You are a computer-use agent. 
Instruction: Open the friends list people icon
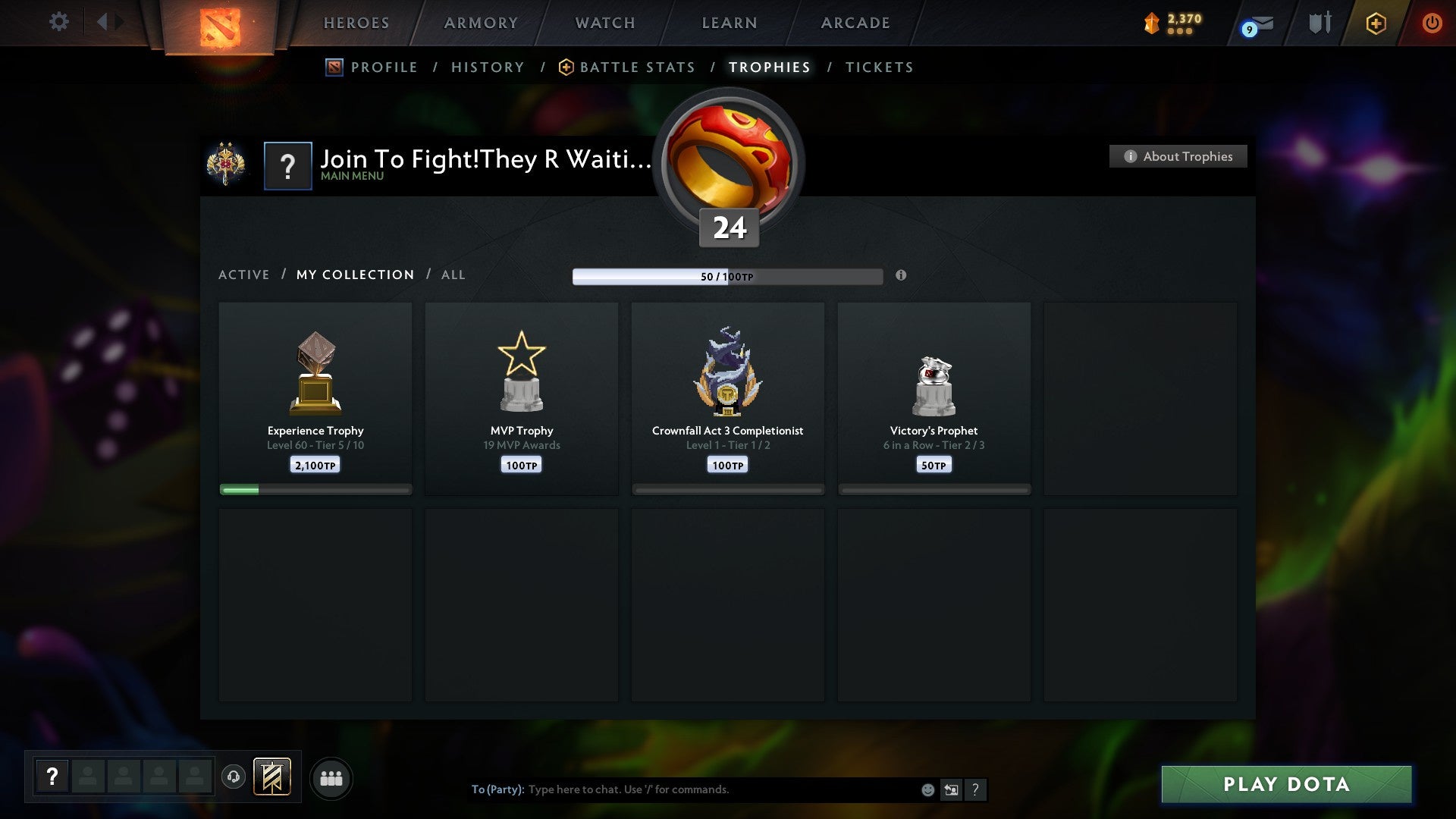coord(331,777)
